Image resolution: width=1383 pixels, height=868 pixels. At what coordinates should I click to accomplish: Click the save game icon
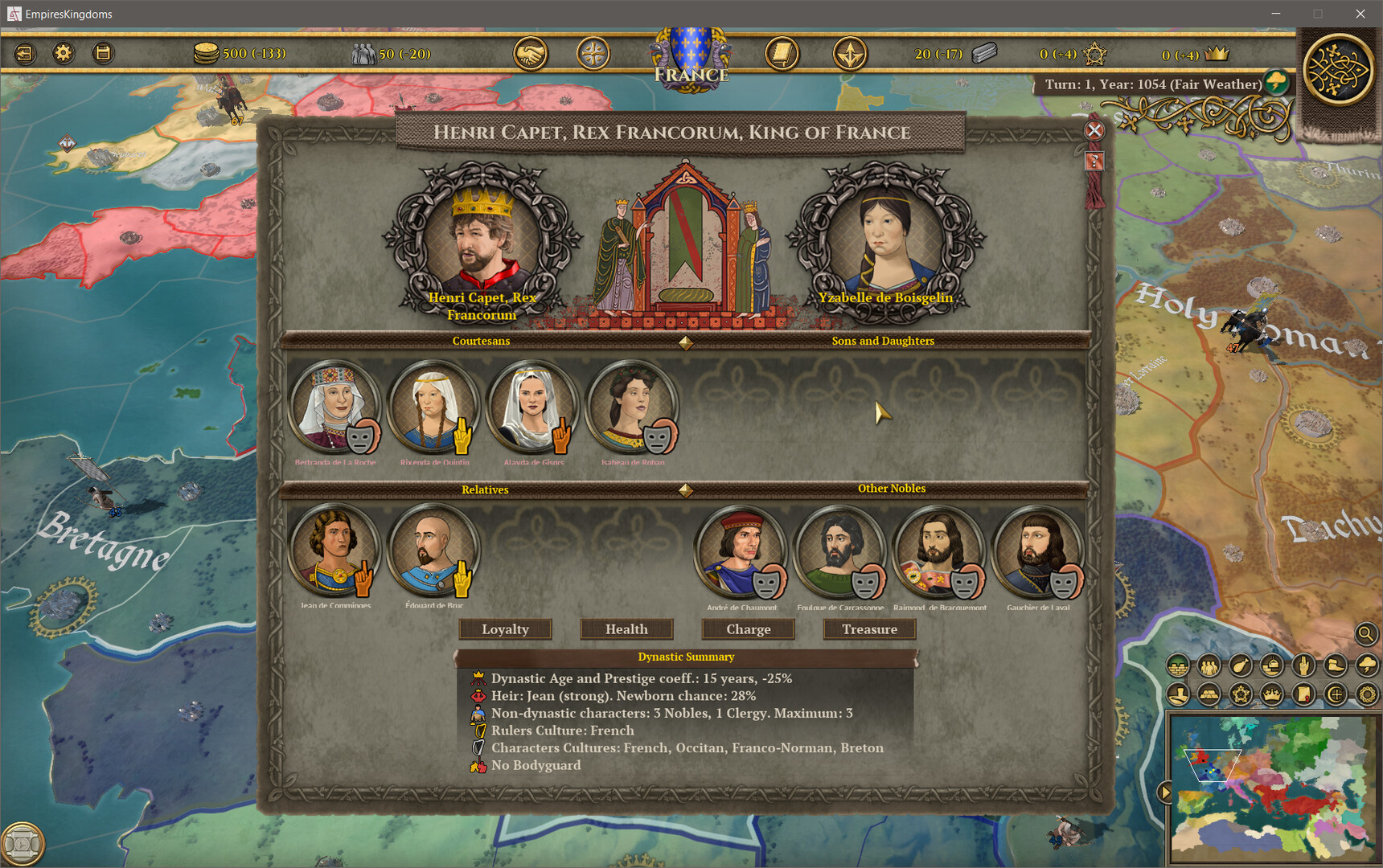point(102,53)
